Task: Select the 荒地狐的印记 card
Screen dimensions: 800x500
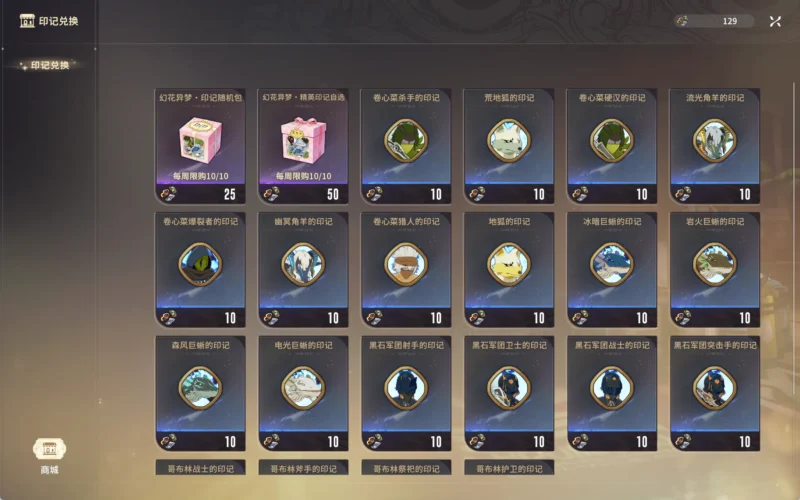Action: 509,143
